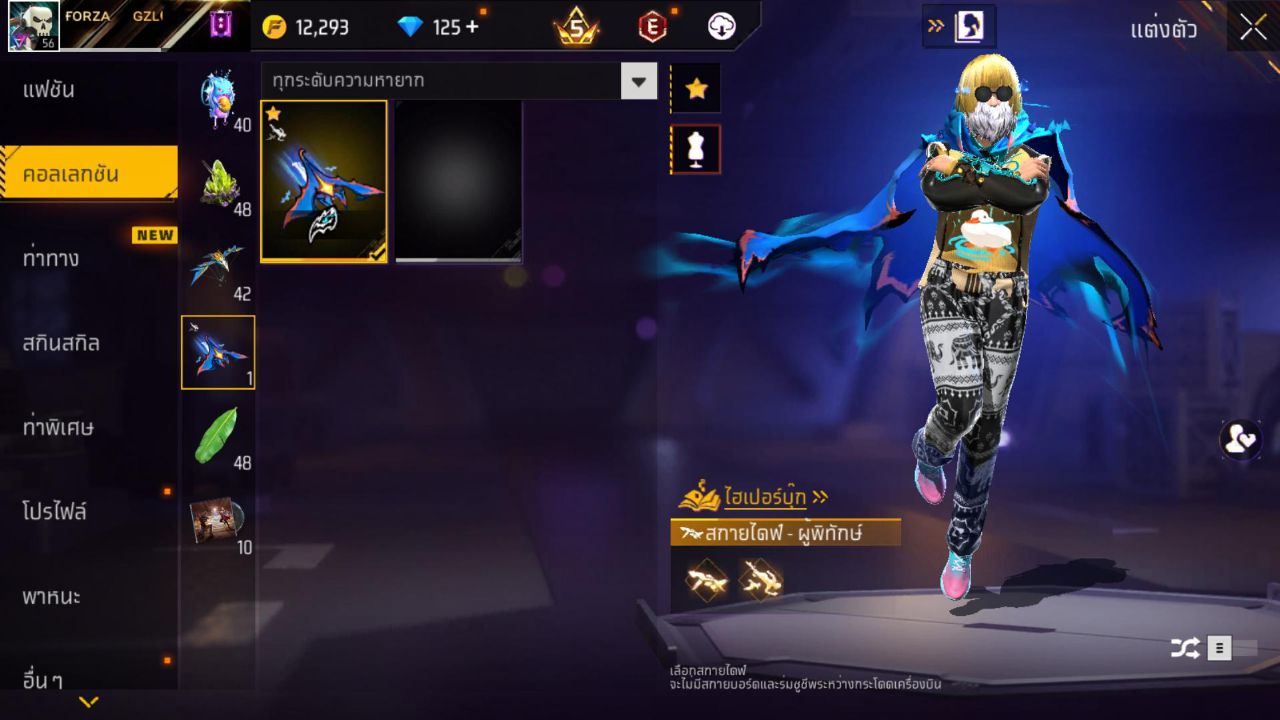
Task: Open the rarity filter dropdown
Action: click(x=639, y=80)
